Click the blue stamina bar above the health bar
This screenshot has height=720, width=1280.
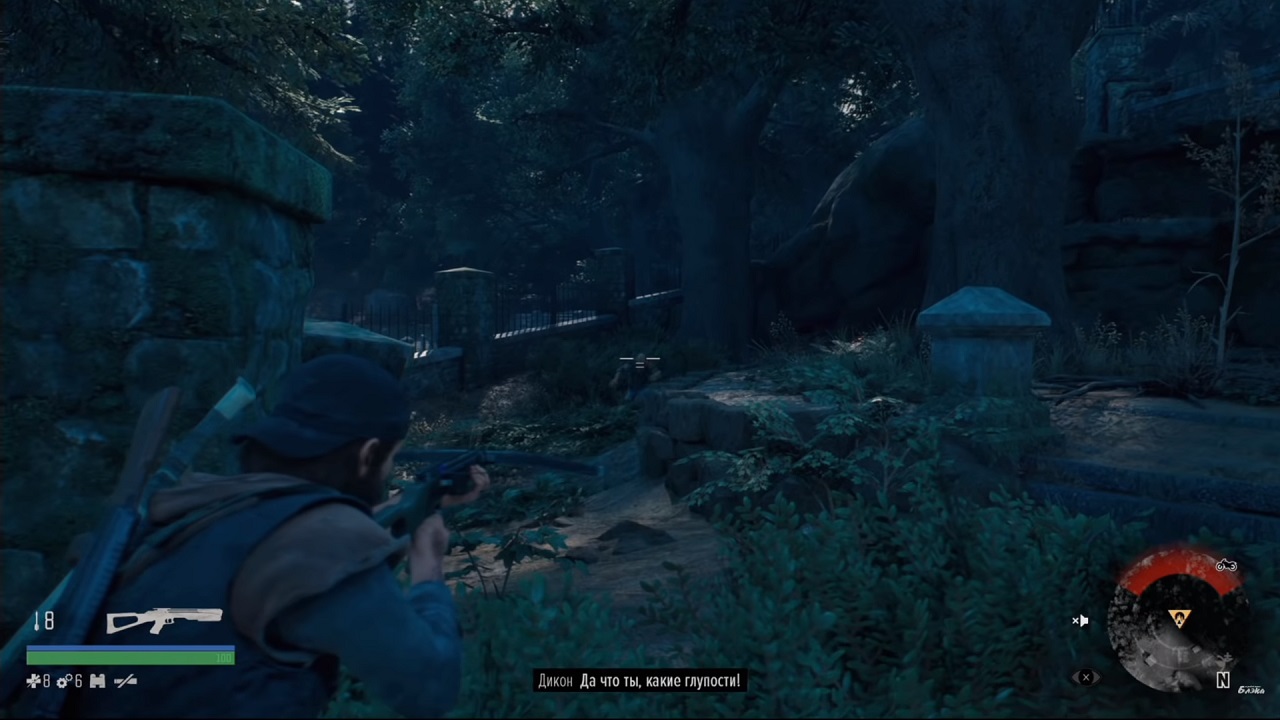pyautogui.click(x=130, y=647)
